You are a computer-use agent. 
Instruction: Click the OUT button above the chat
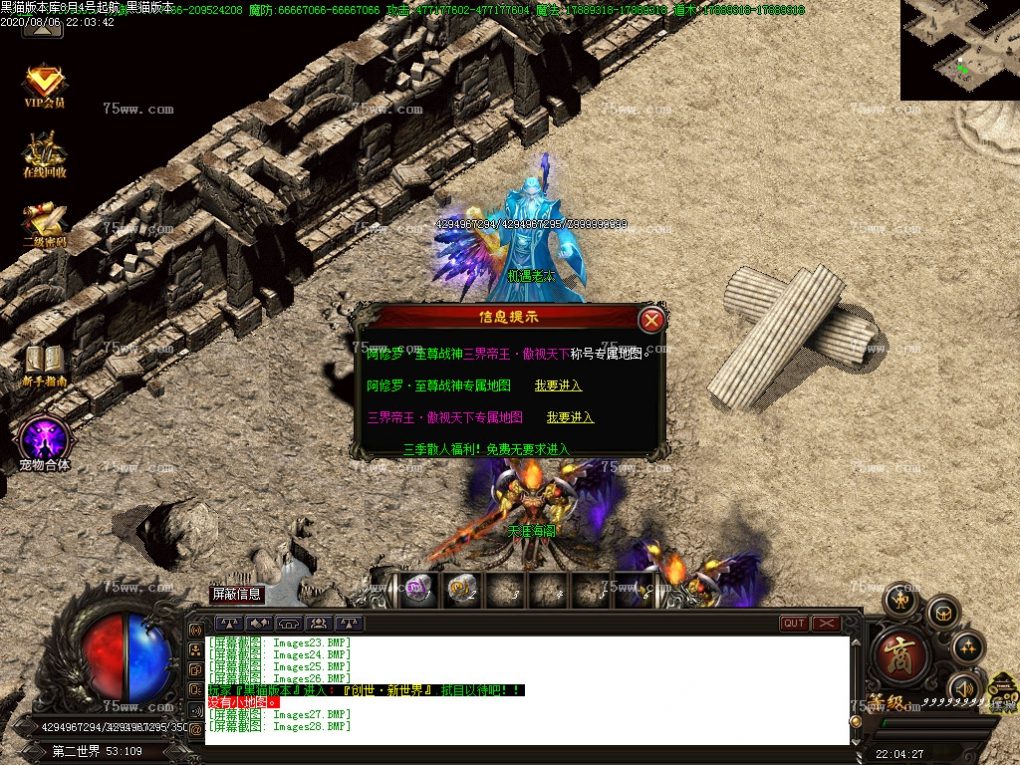[x=794, y=623]
